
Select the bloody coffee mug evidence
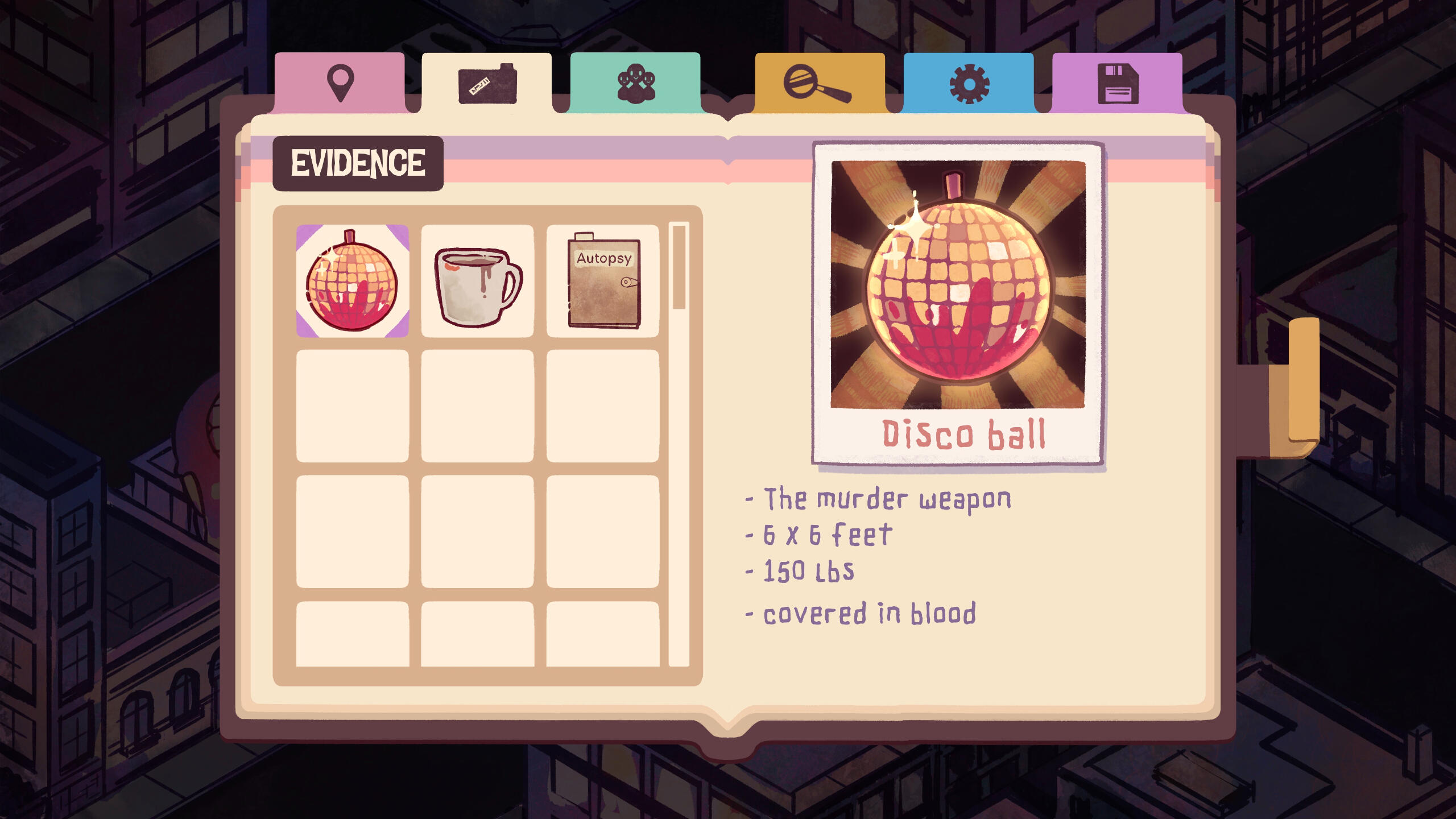point(477,281)
